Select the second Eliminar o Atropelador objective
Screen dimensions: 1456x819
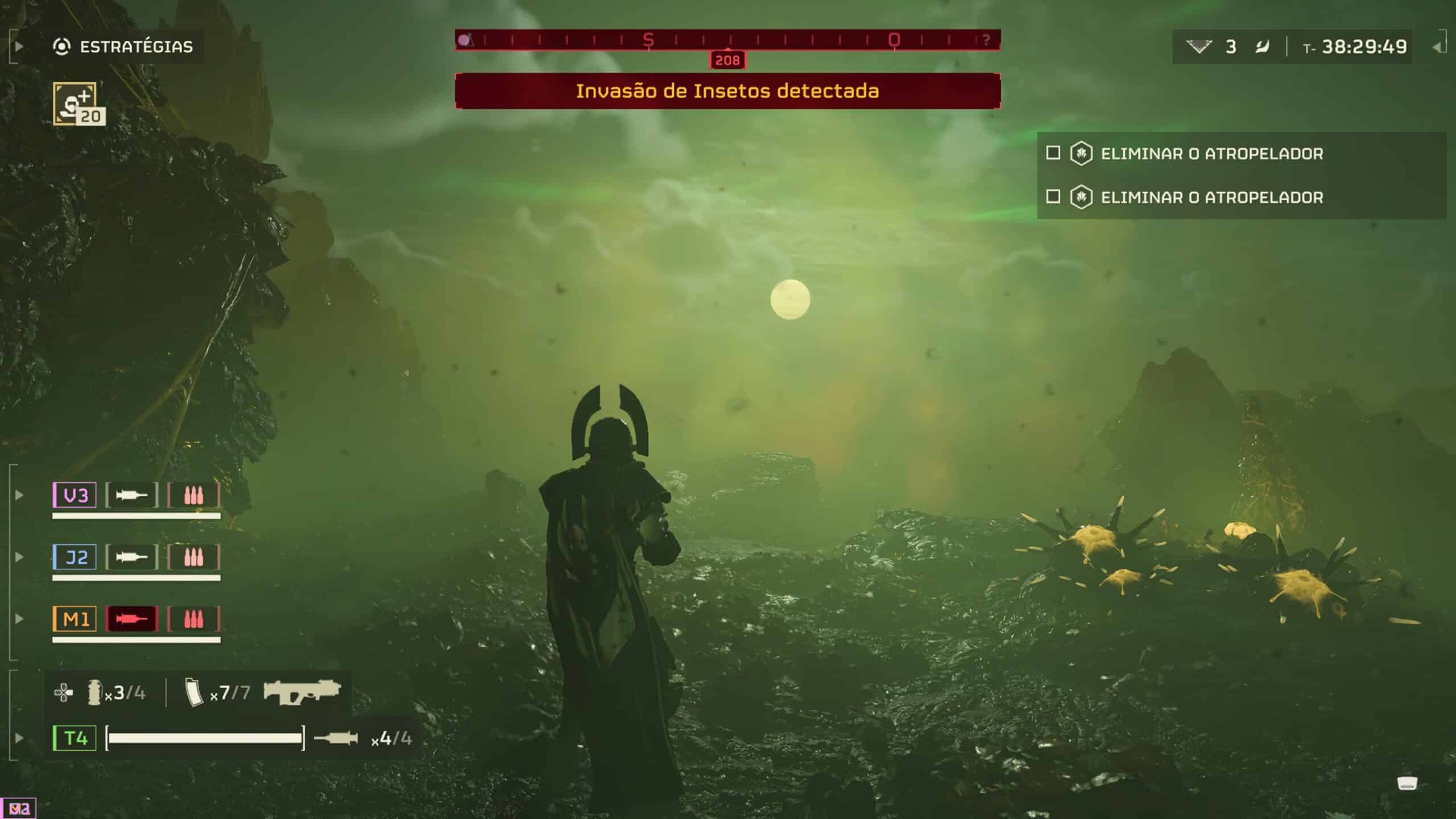pyautogui.click(x=1211, y=197)
